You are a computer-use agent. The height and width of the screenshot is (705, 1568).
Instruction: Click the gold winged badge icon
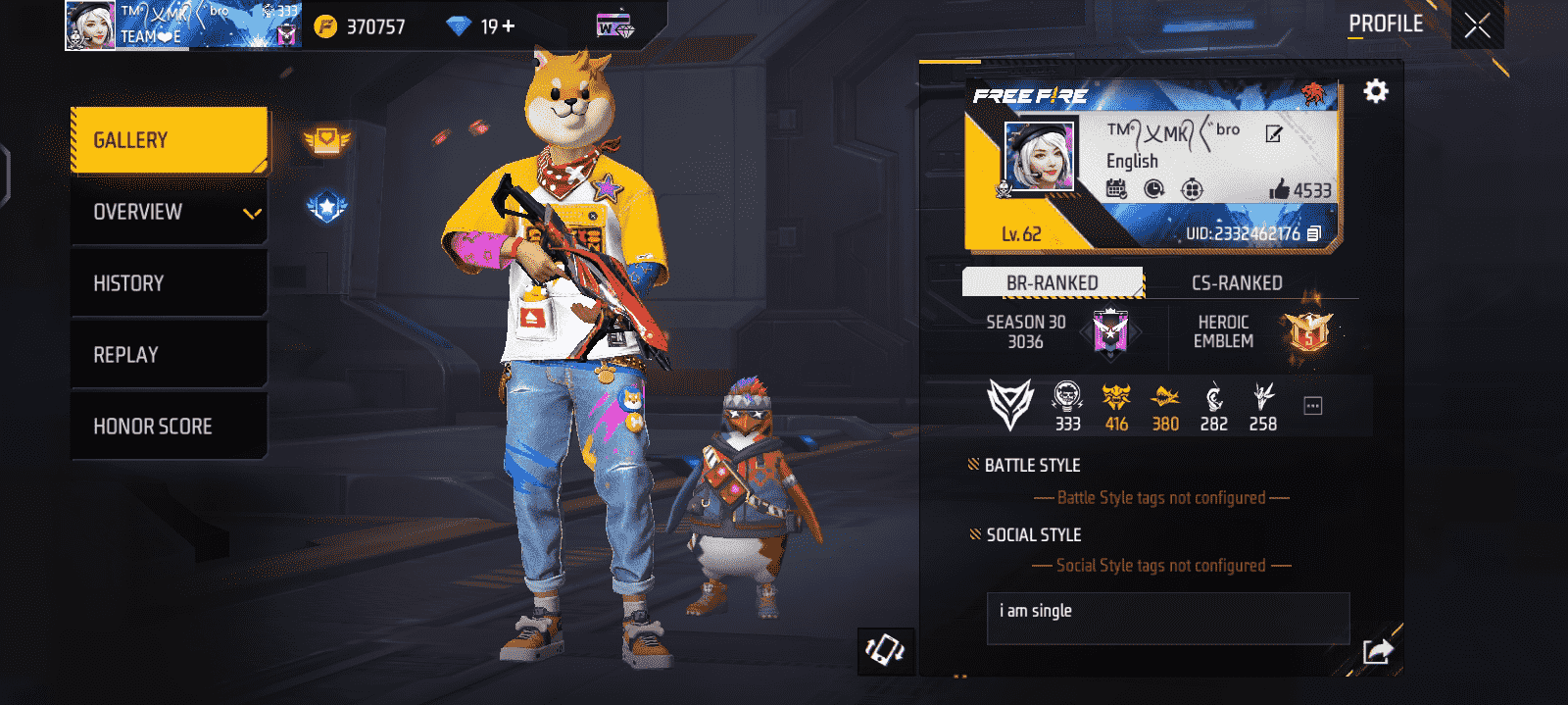point(326,141)
